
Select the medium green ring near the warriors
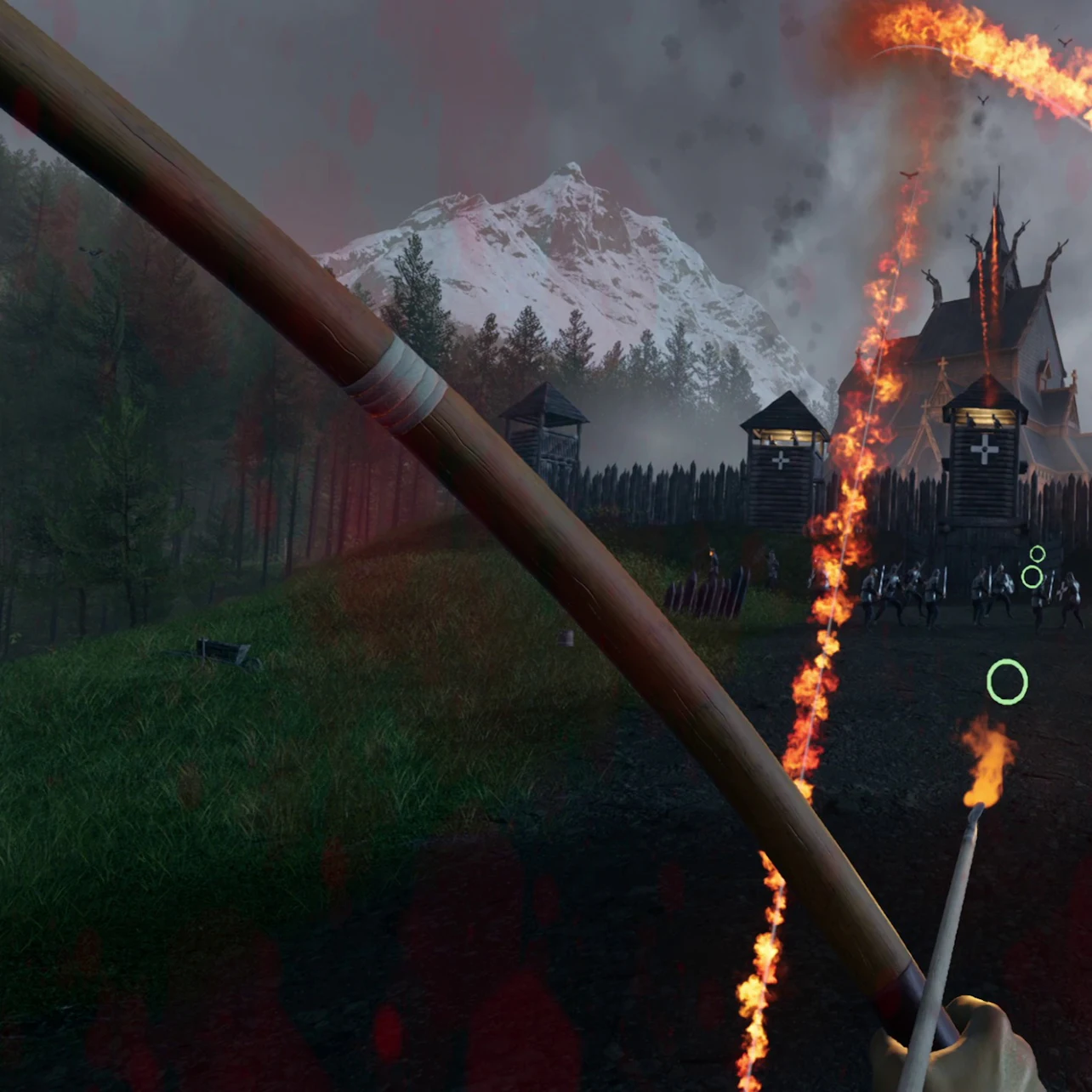[1032, 577]
